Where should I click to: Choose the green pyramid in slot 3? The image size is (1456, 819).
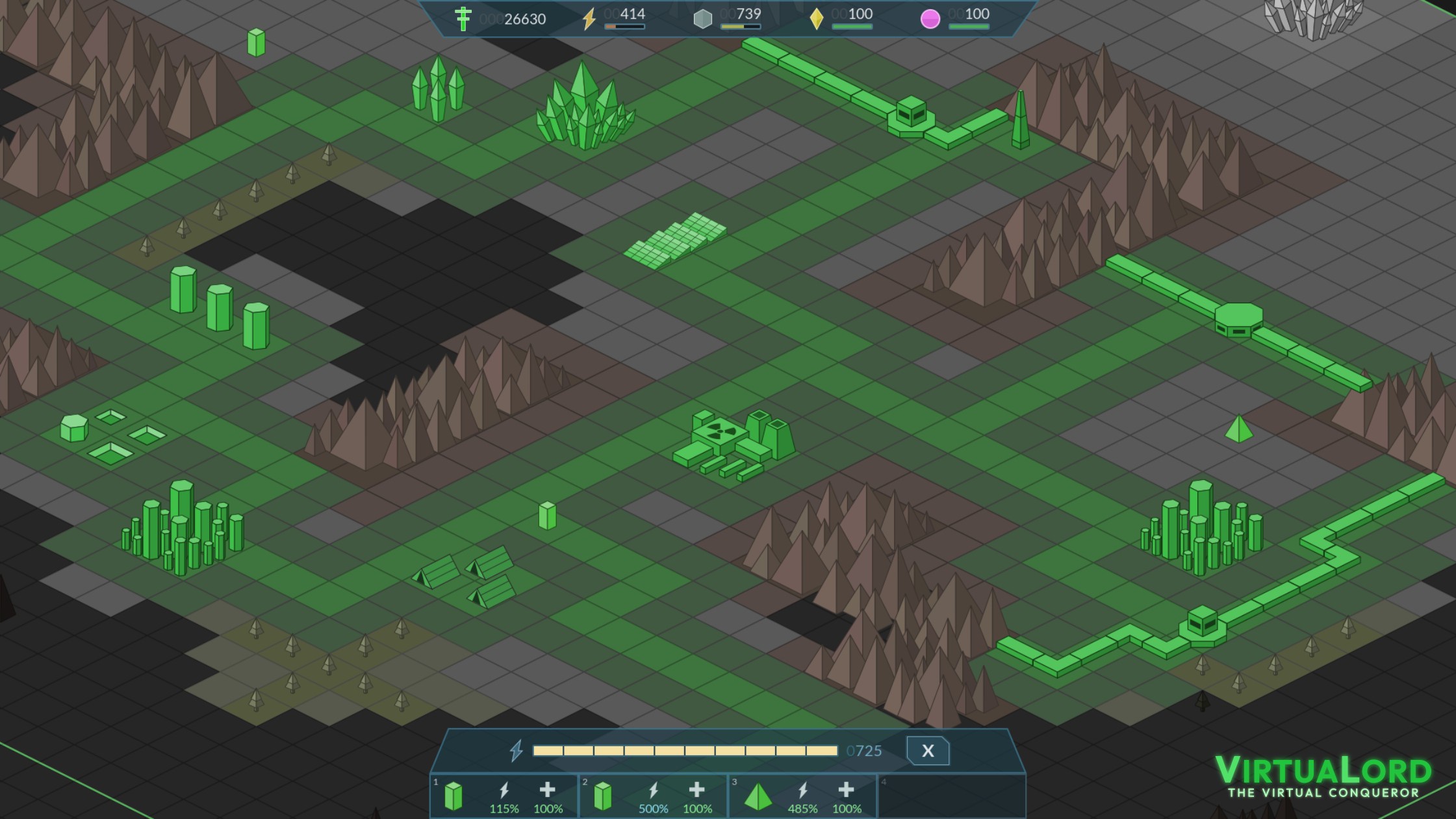[x=758, y=797]
